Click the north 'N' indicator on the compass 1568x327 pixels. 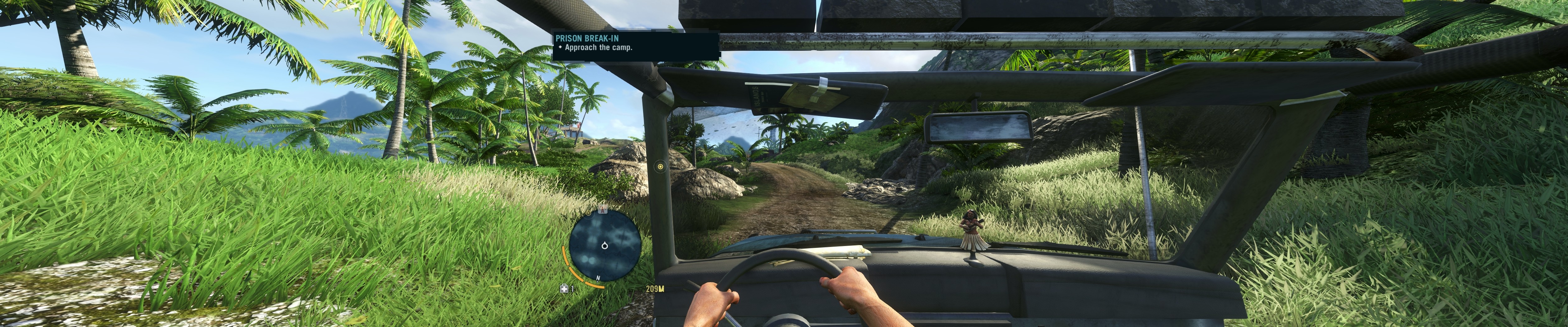[x=598, y=278]
